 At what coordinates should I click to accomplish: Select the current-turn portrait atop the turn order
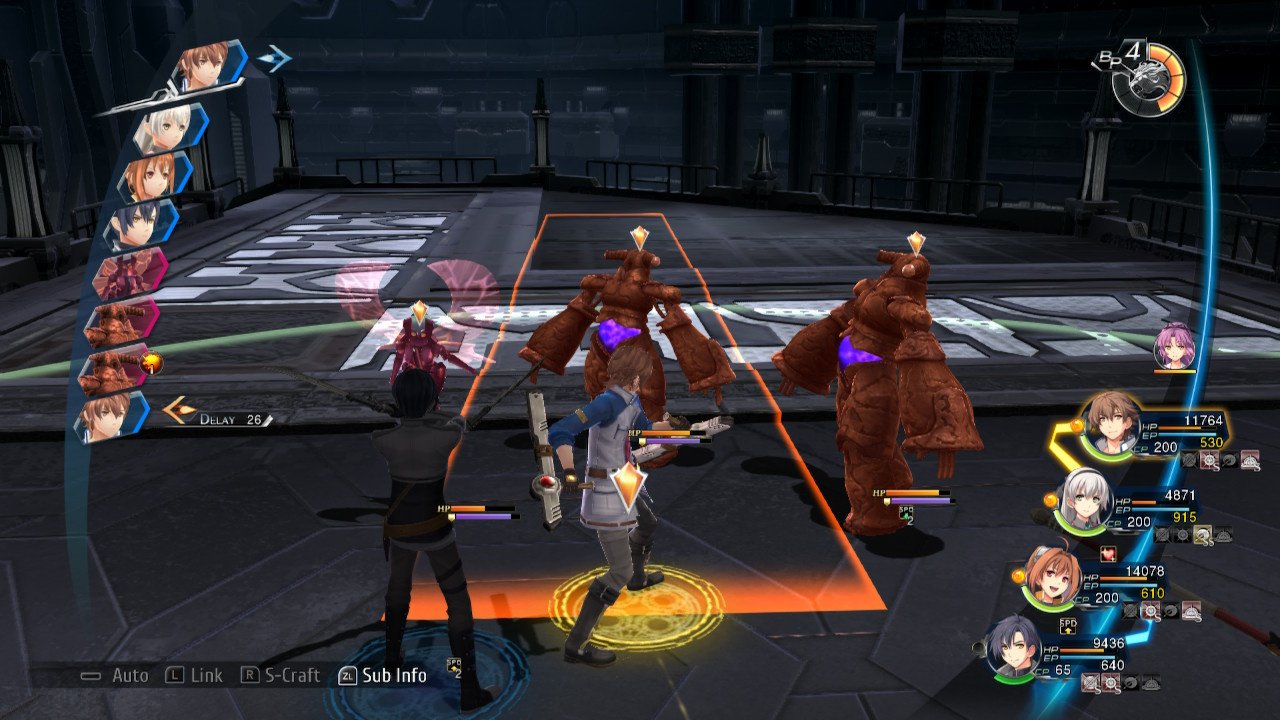(208, 68)
